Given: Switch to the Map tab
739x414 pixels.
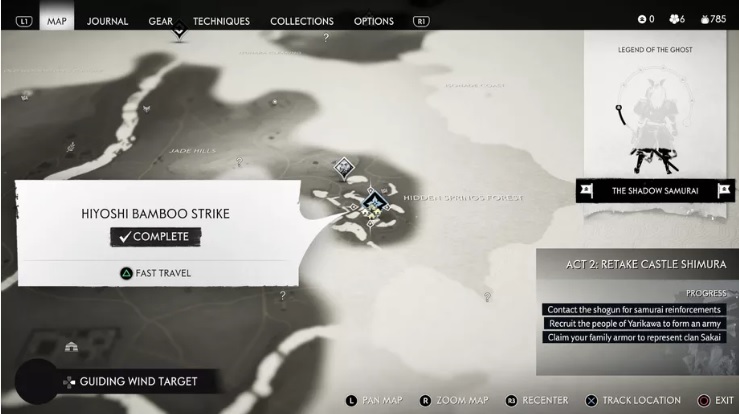Looking at the screenshot, I should pyautogui.click(x=57, y=20).
